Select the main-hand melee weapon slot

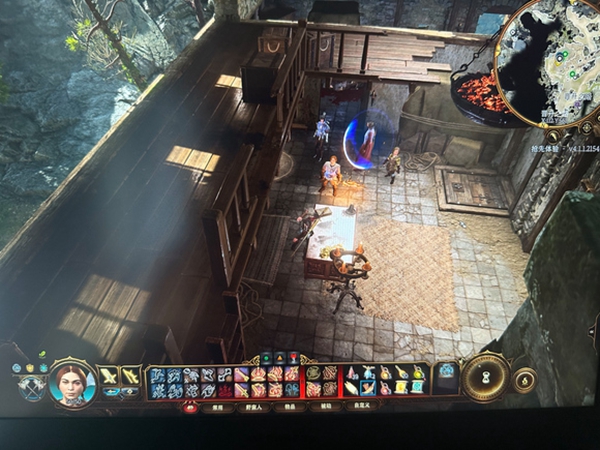(x=107, y=375)
